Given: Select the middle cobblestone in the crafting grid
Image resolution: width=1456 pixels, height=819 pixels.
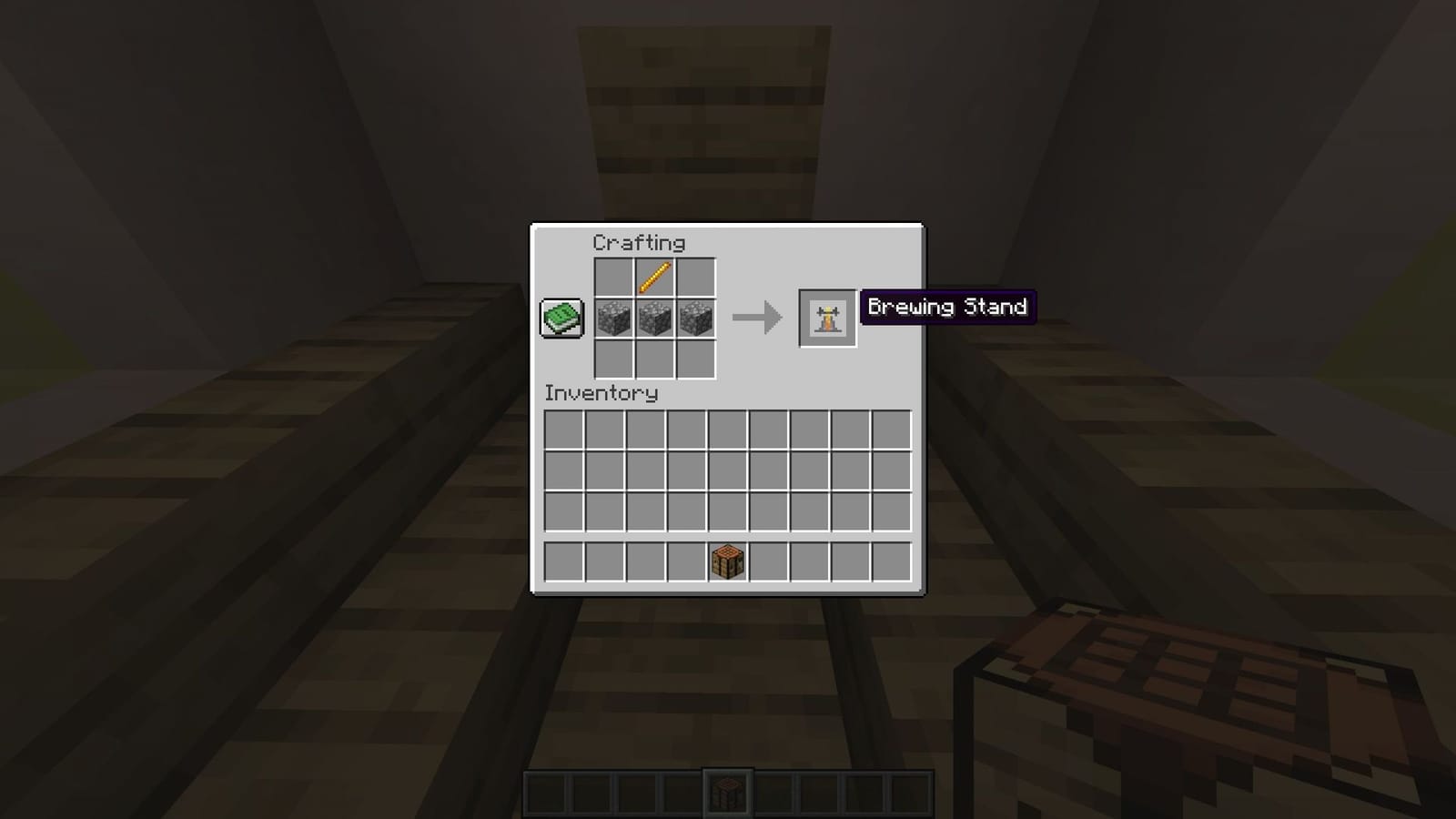Looking at the screenshot, I should tap(656, 319).
